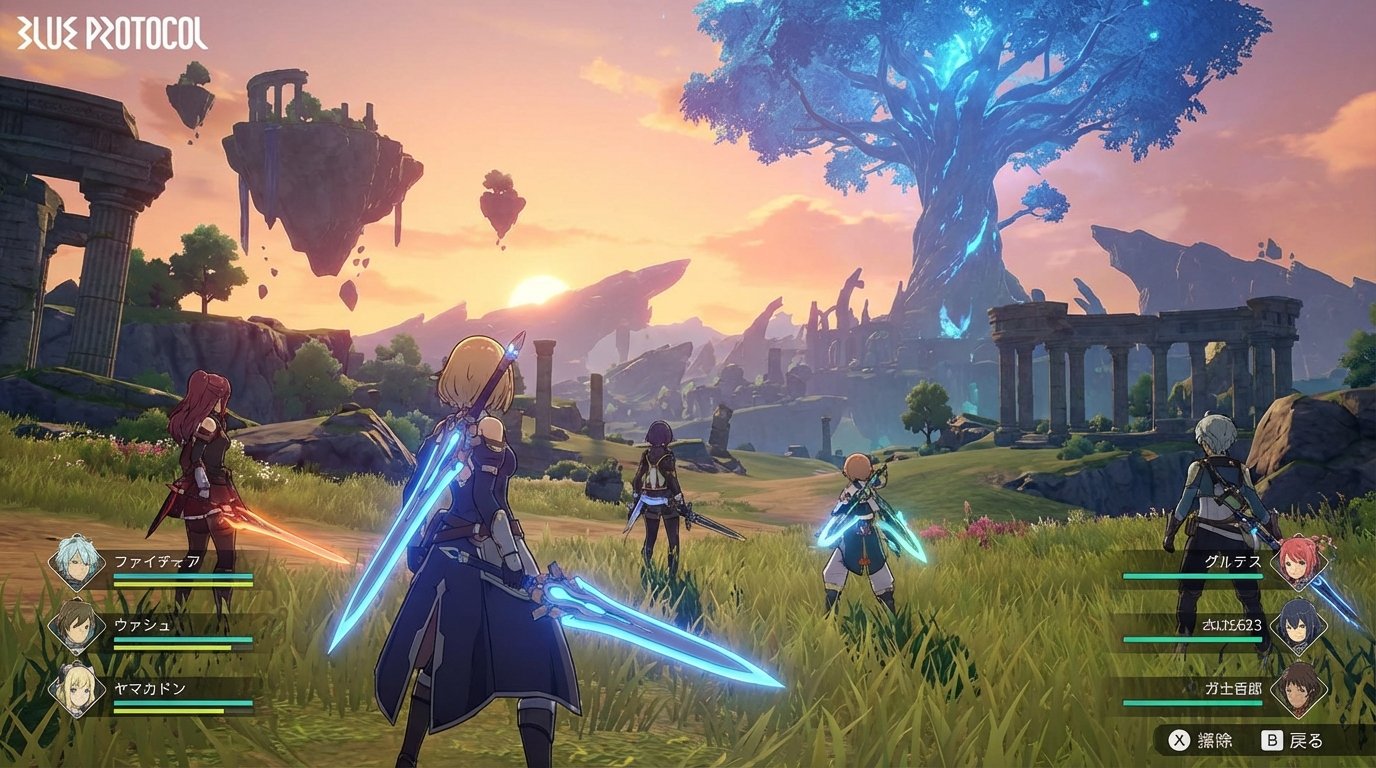Select ガ土百郎's party portrait
The height and width of the screenshot is (768, 1376).
(1300, 691)
